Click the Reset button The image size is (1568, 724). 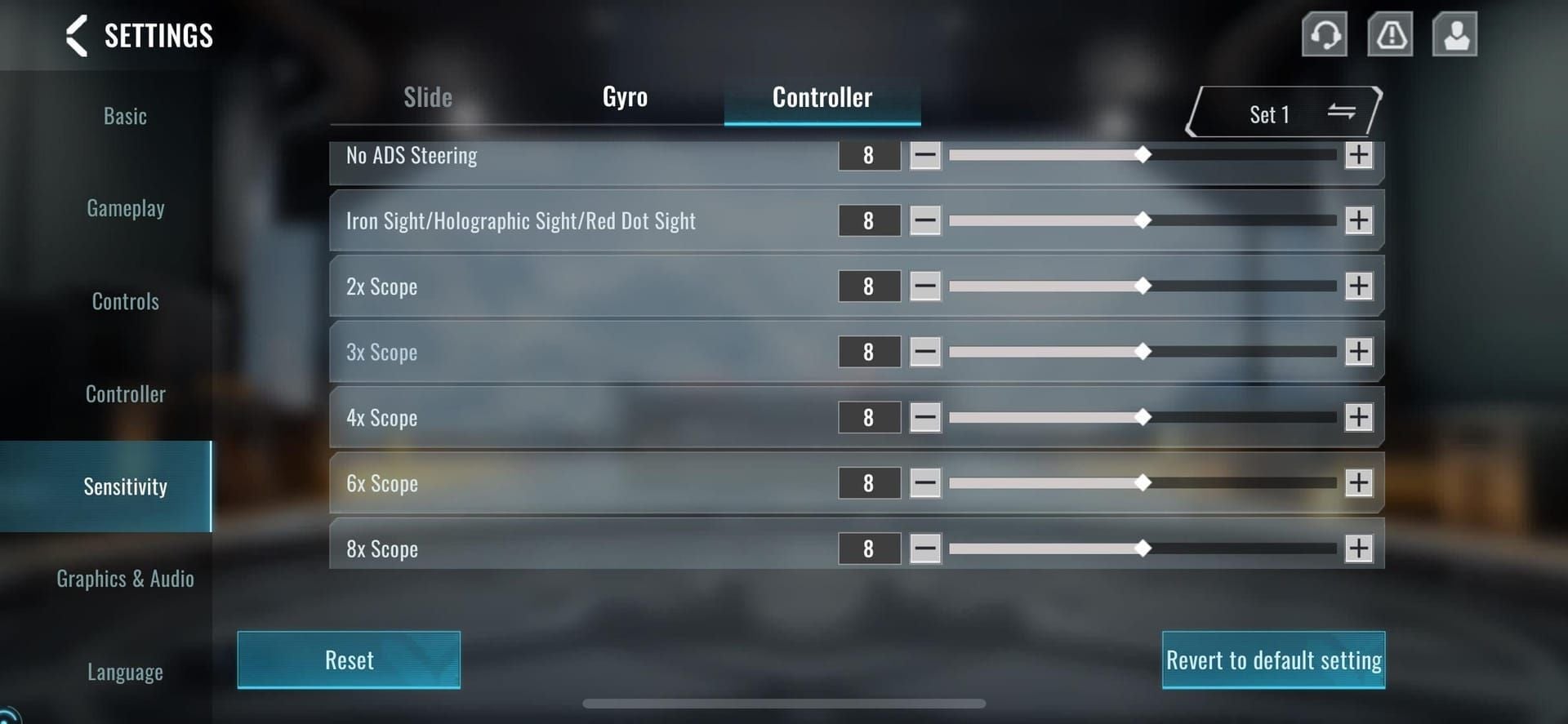click(x=349, y=660)
